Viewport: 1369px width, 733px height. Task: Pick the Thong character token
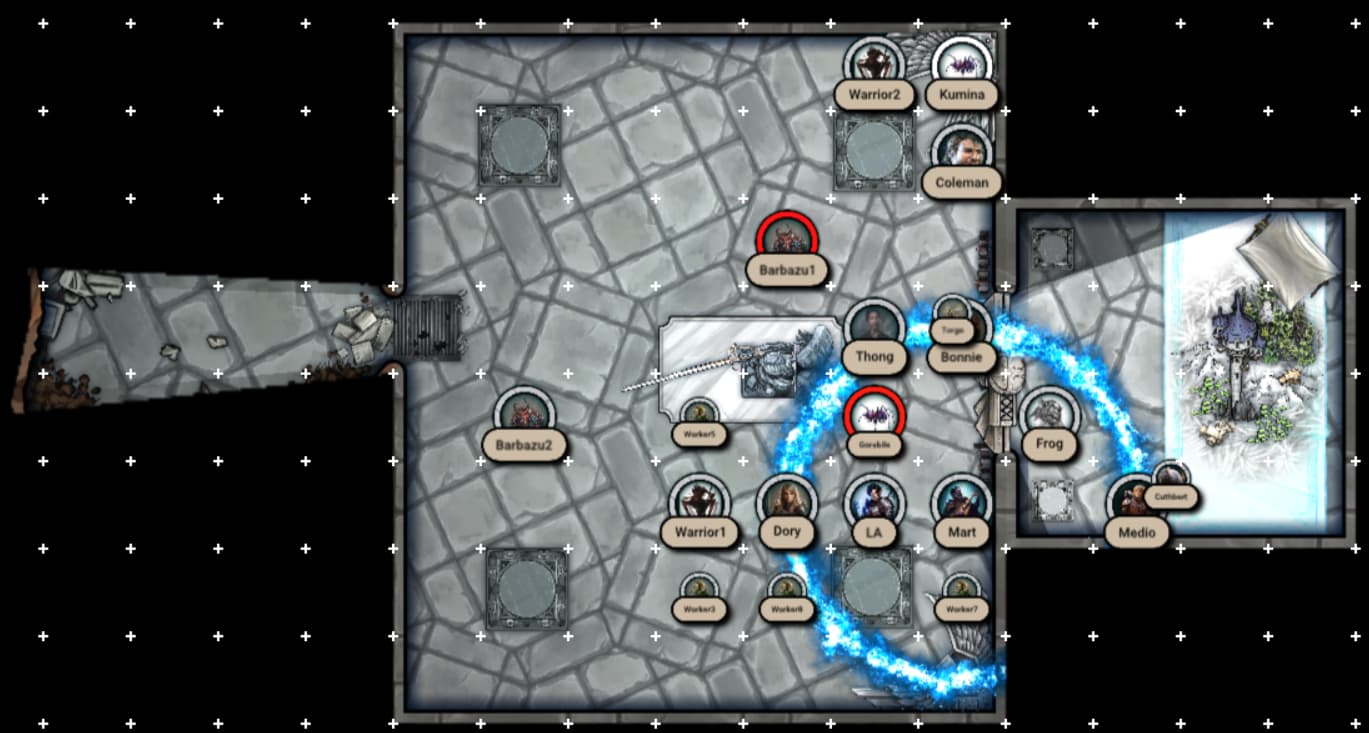874,328
